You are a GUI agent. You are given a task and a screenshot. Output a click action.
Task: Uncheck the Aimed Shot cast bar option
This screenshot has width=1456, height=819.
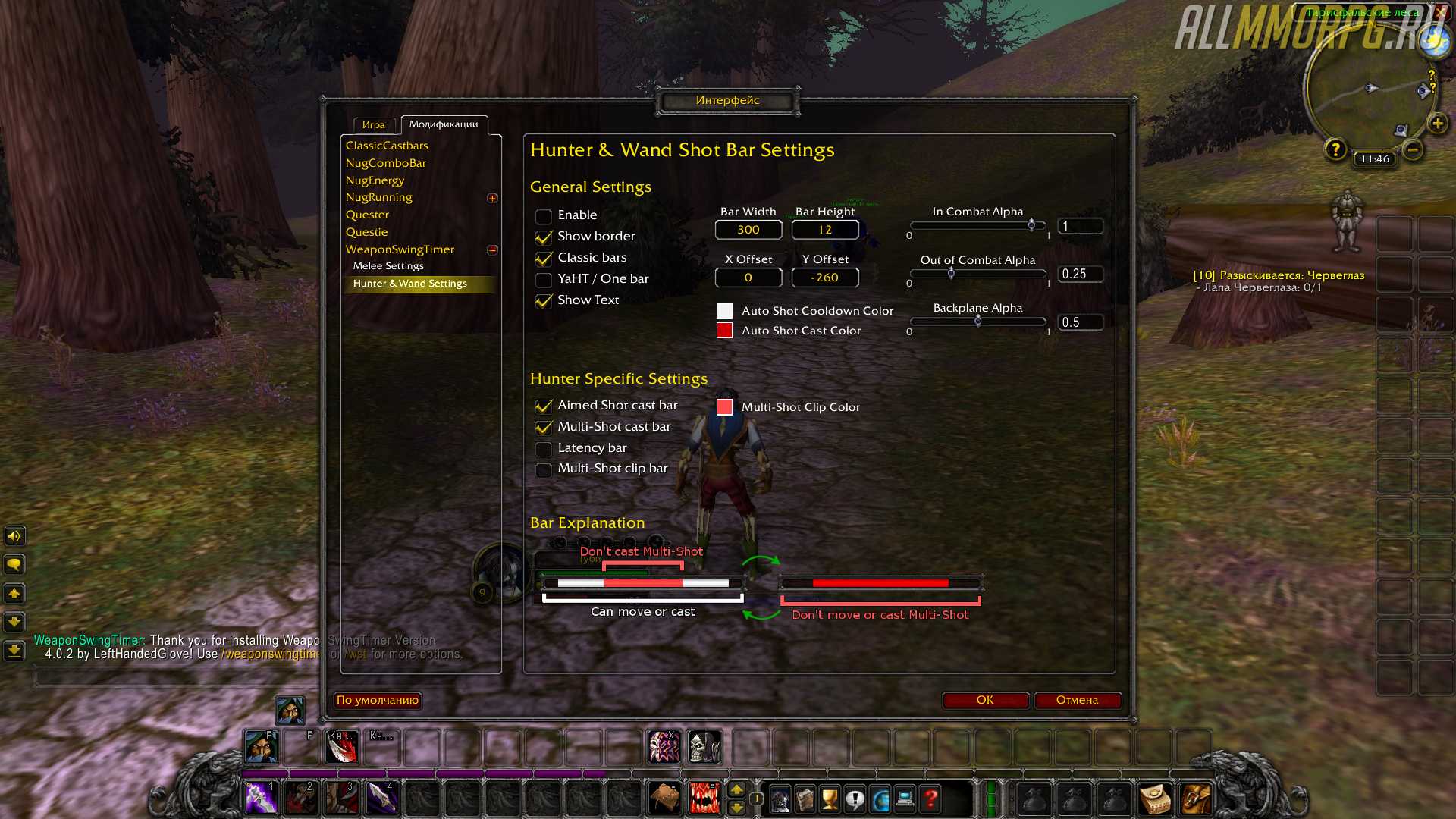tap(544, 406)
